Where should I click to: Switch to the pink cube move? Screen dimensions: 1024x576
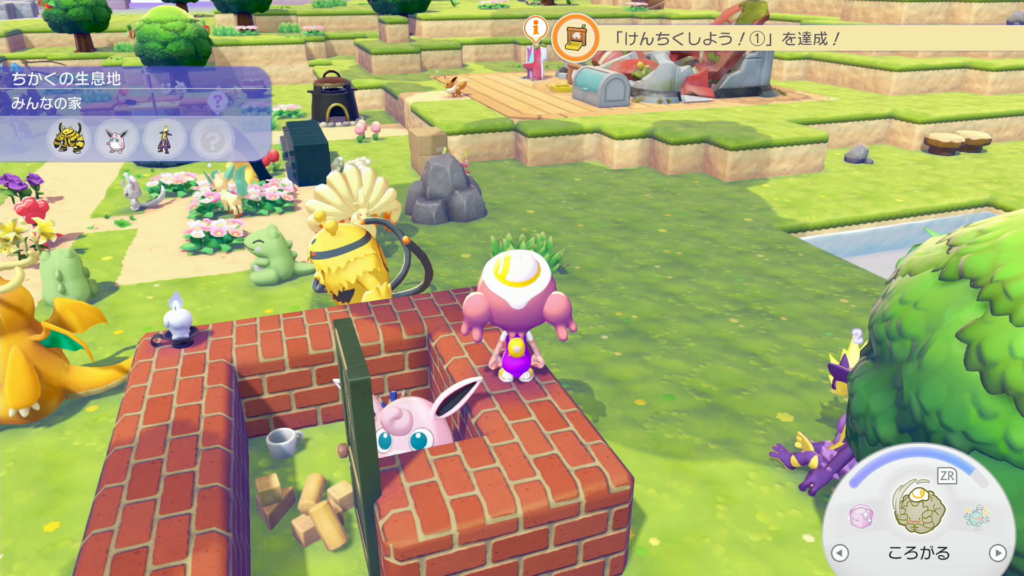click(x=861, y=516)
